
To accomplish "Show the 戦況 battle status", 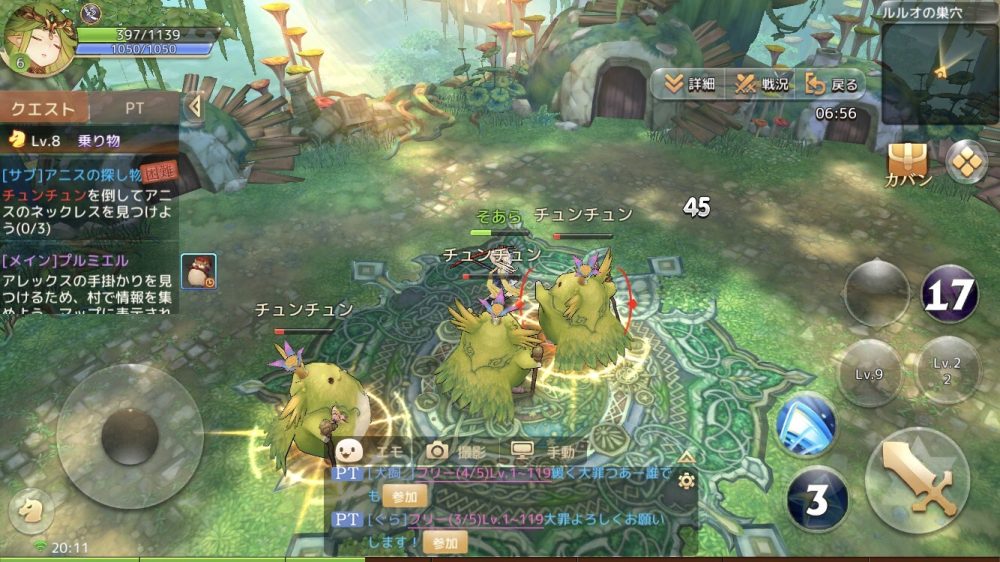I will (763, 84).
